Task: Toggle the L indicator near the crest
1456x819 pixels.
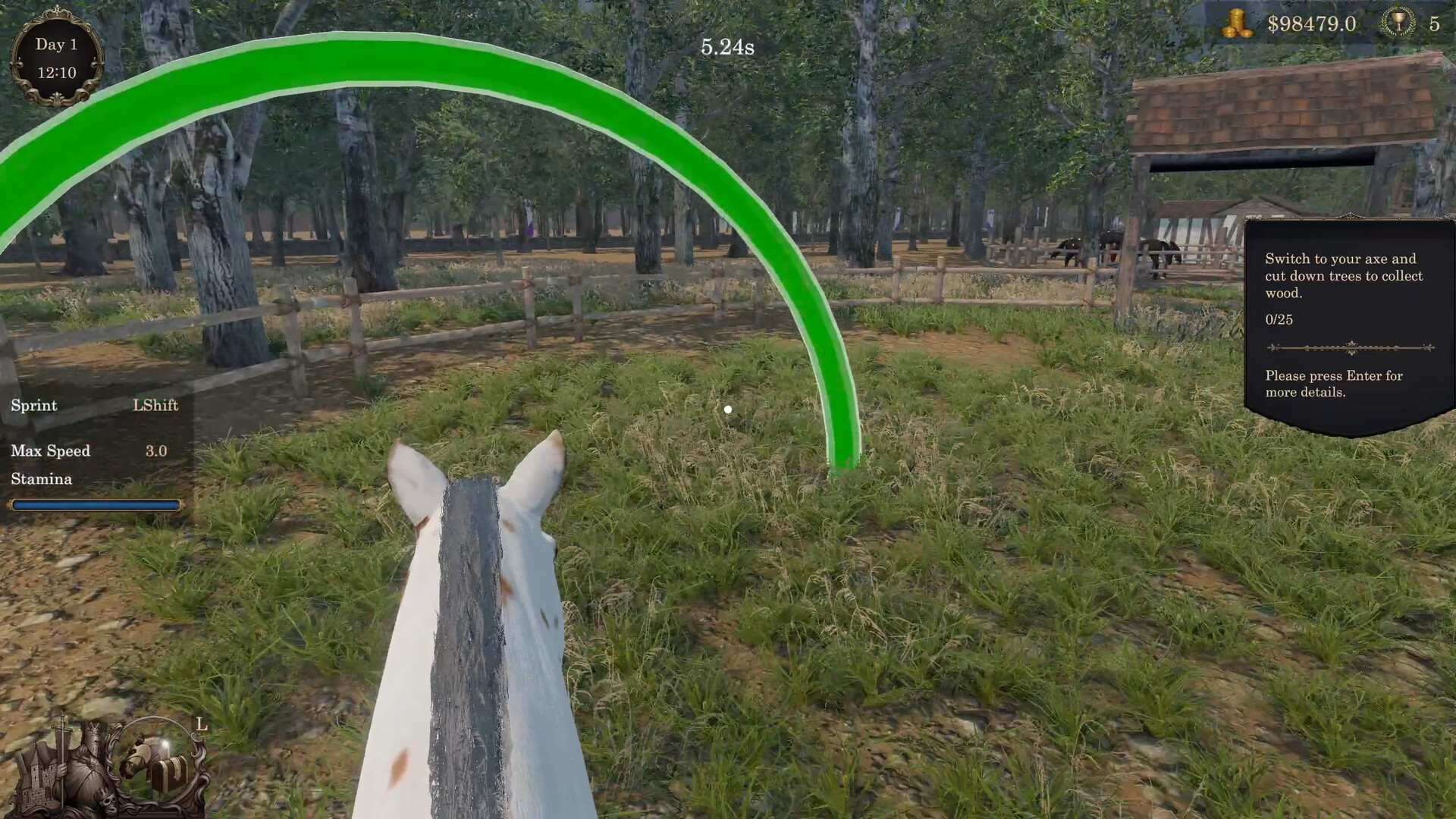Action: coord(201,725)
